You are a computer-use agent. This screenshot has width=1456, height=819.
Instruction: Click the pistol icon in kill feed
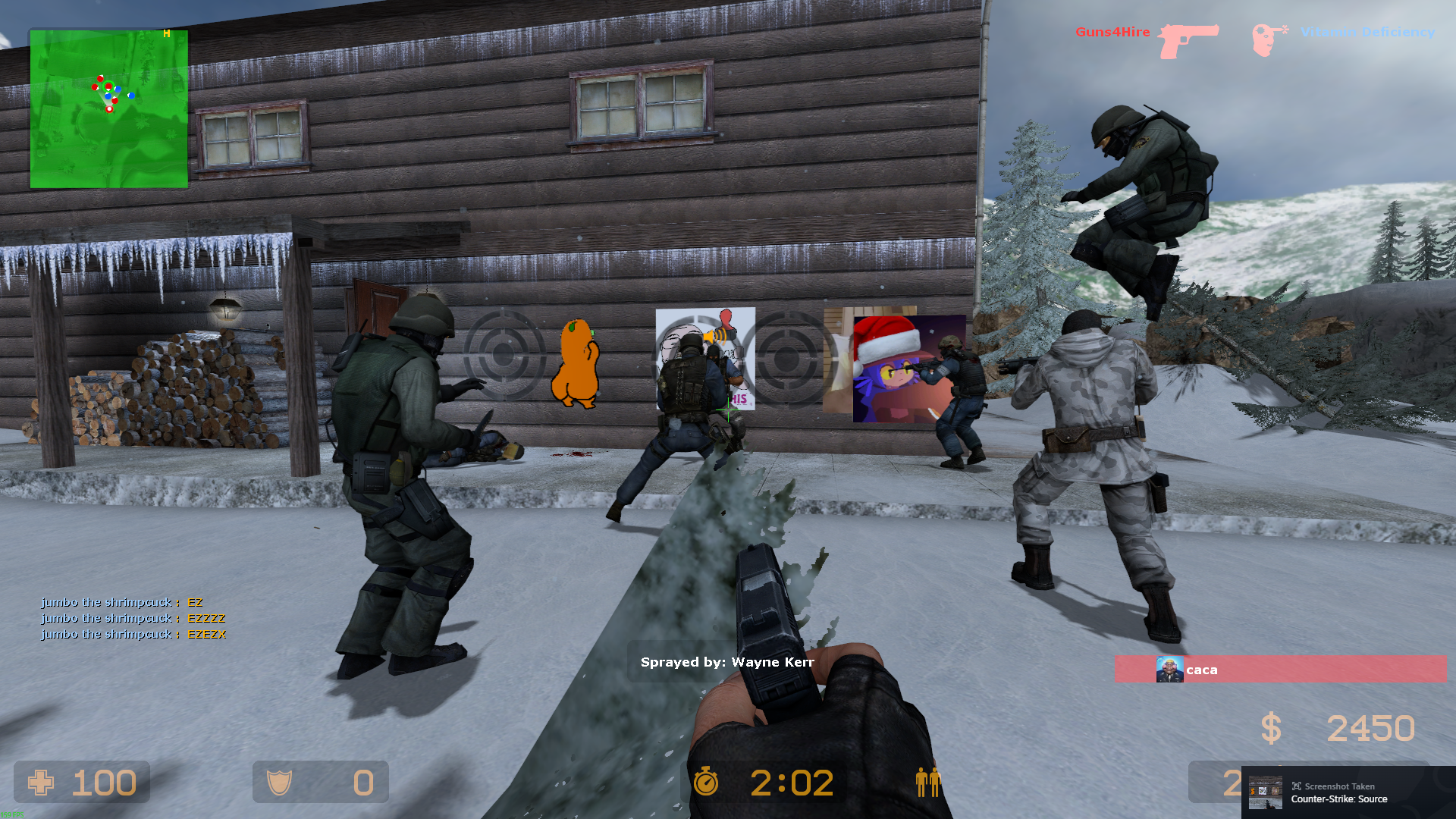1188,41
